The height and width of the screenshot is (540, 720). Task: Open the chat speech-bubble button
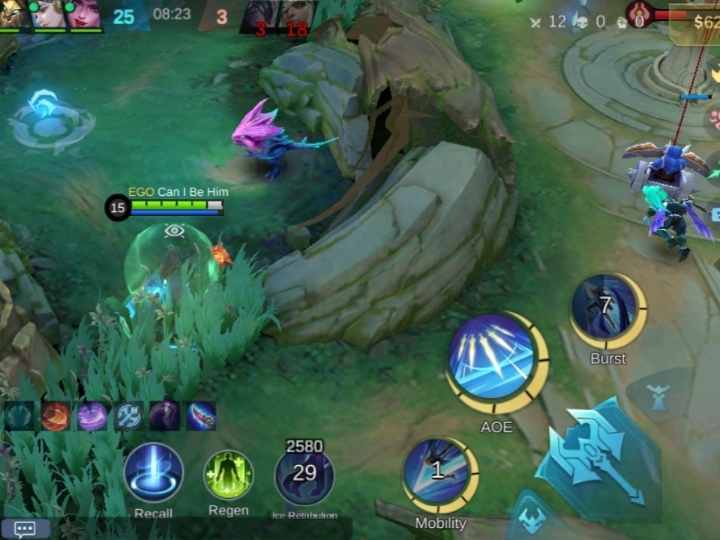[x=25, y=529]
